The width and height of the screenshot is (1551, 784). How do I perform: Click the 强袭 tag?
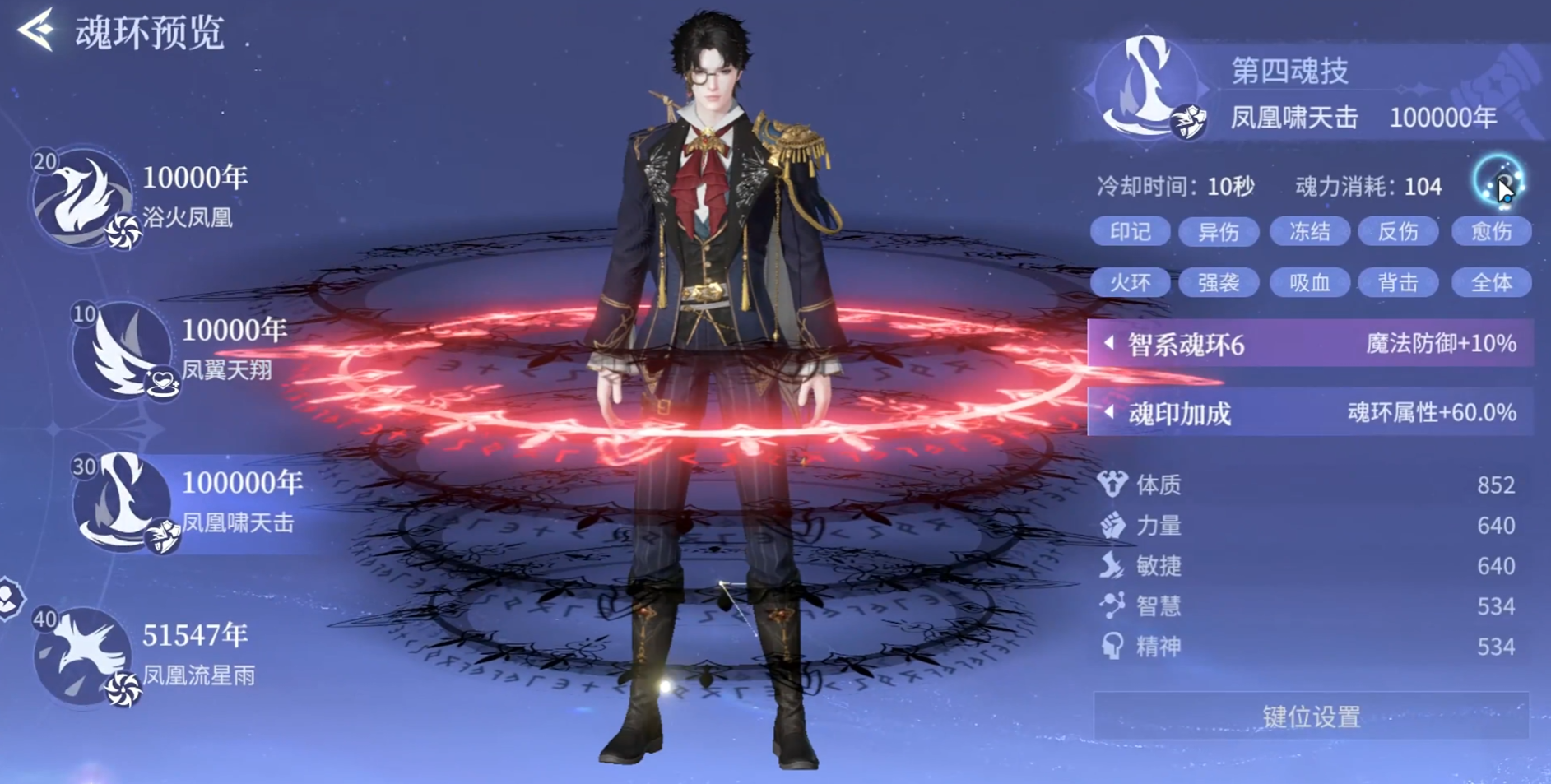tap(1219, 283)
